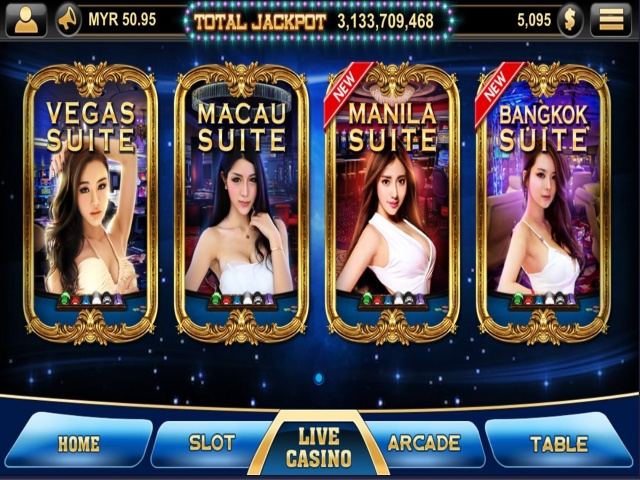Select the Live Casino tab
This screenshot has width=640, height=480.
click(318, 447)
